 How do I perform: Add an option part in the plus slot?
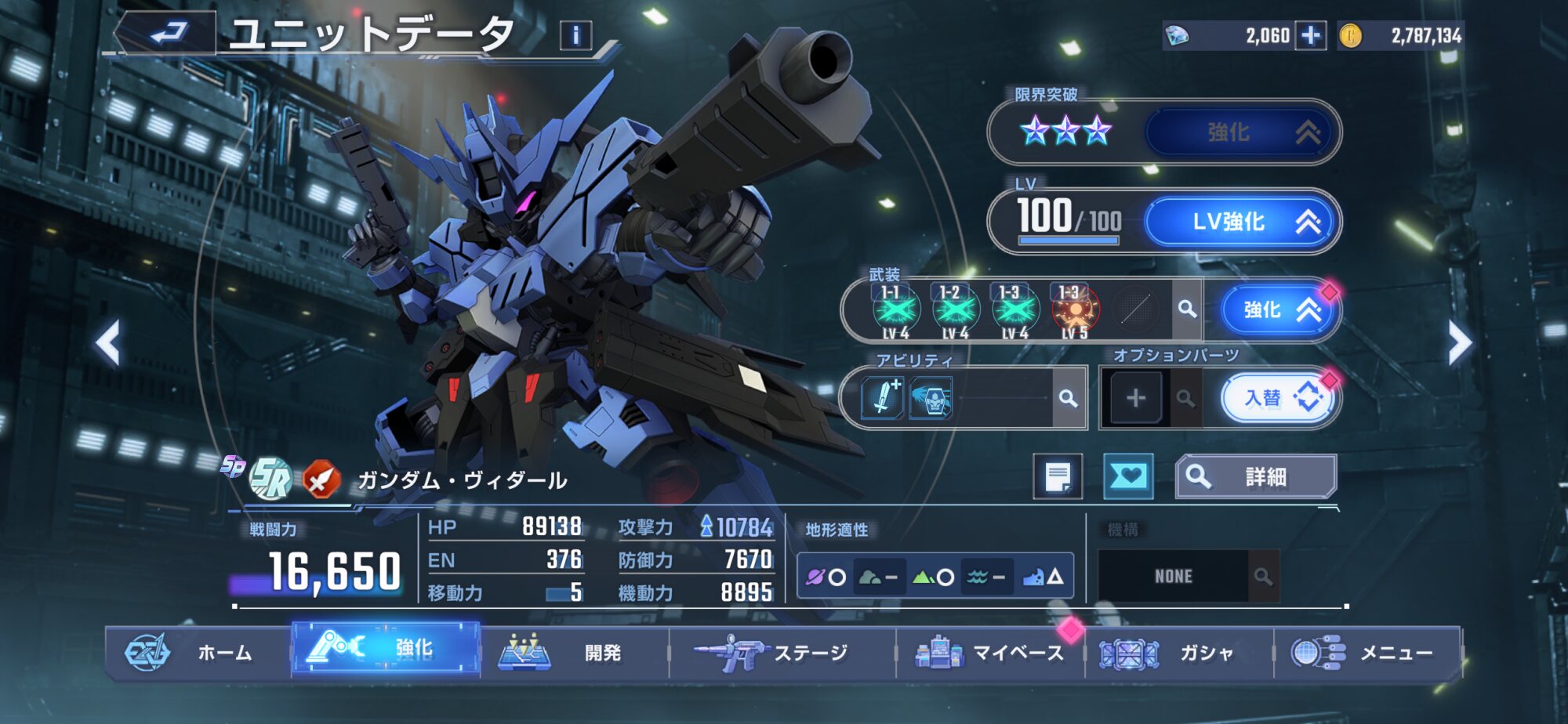point(1135,398)
